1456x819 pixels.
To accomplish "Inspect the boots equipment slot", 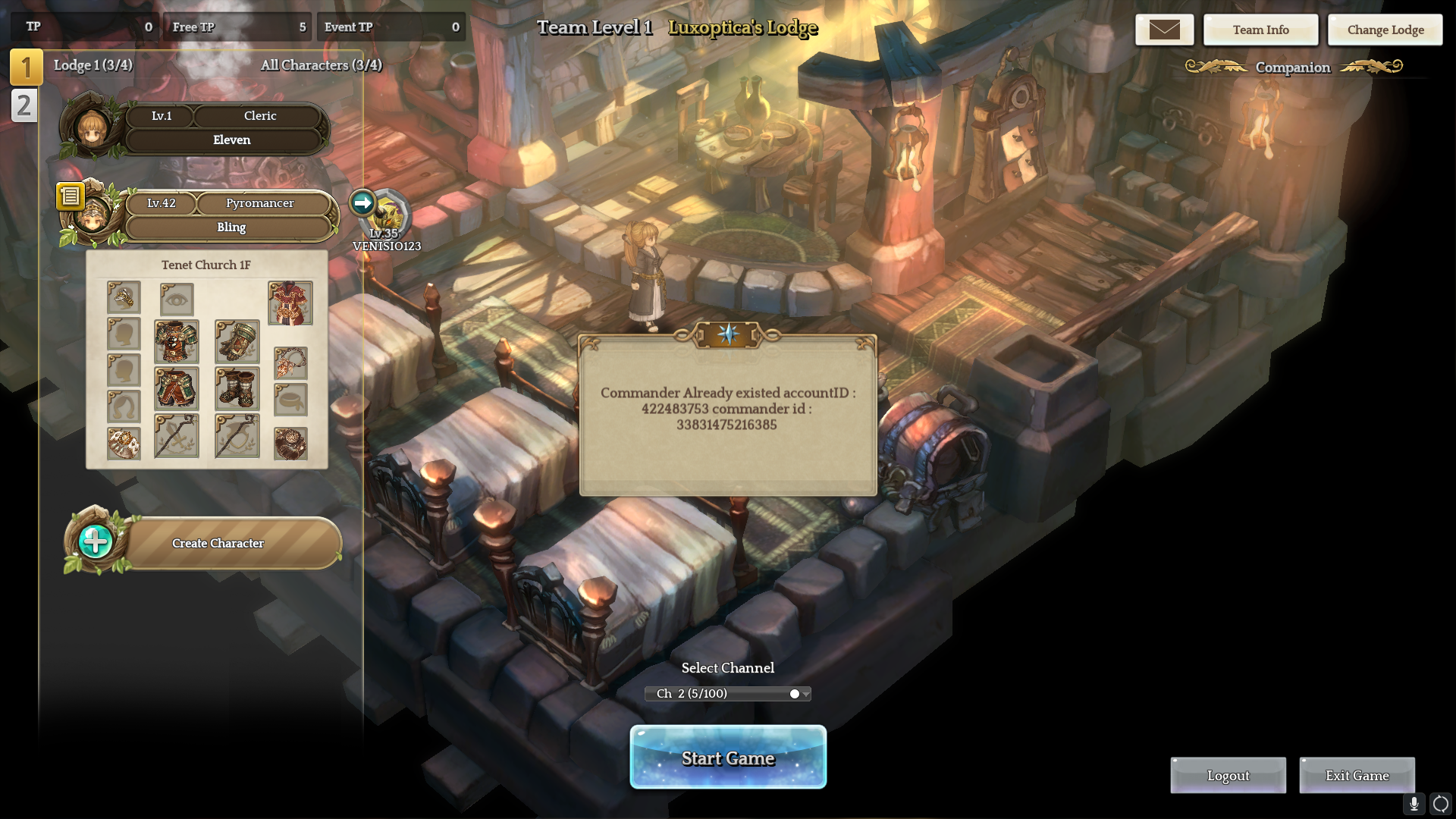I will pyautogui.click(x=237, y=389).
